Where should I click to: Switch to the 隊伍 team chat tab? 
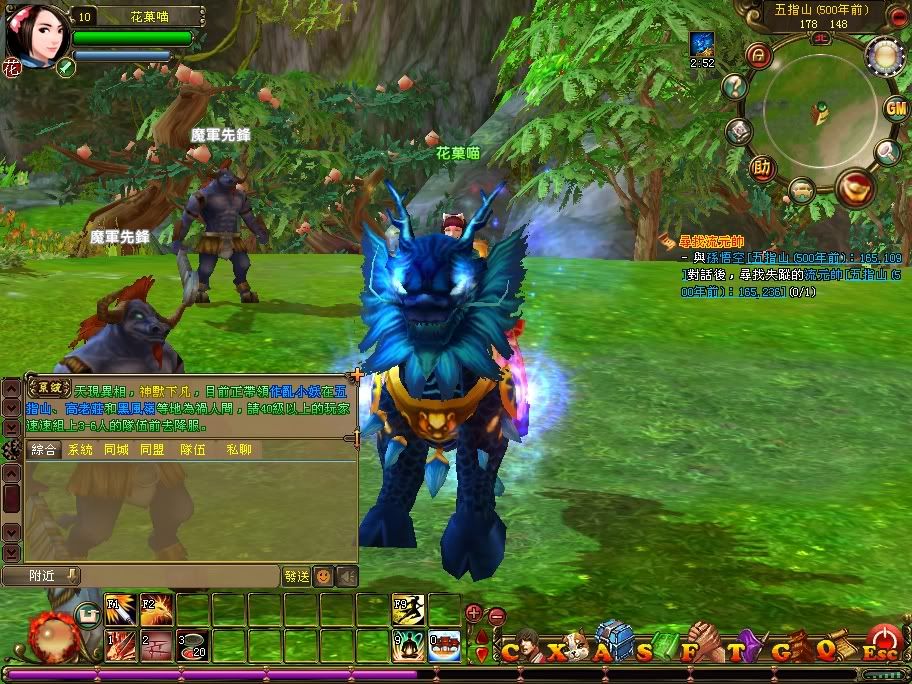click(193, 451)
